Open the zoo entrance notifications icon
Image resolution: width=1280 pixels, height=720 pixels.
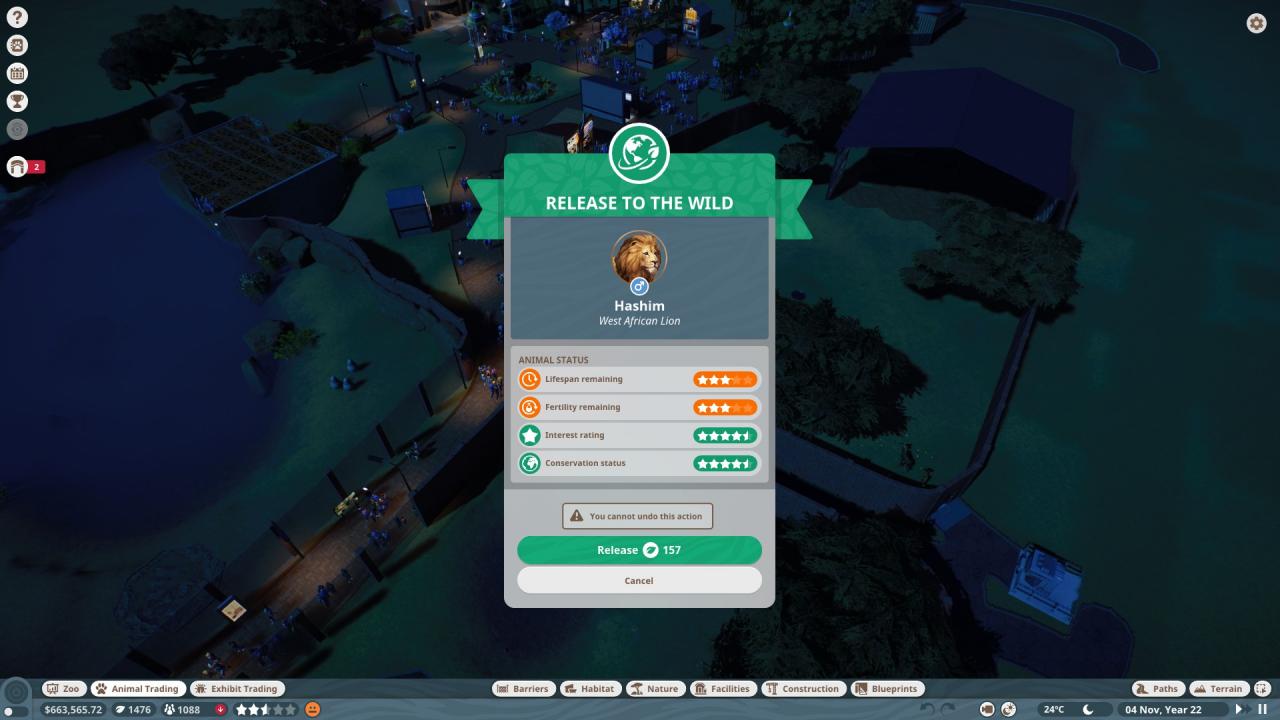pos(17,167)
